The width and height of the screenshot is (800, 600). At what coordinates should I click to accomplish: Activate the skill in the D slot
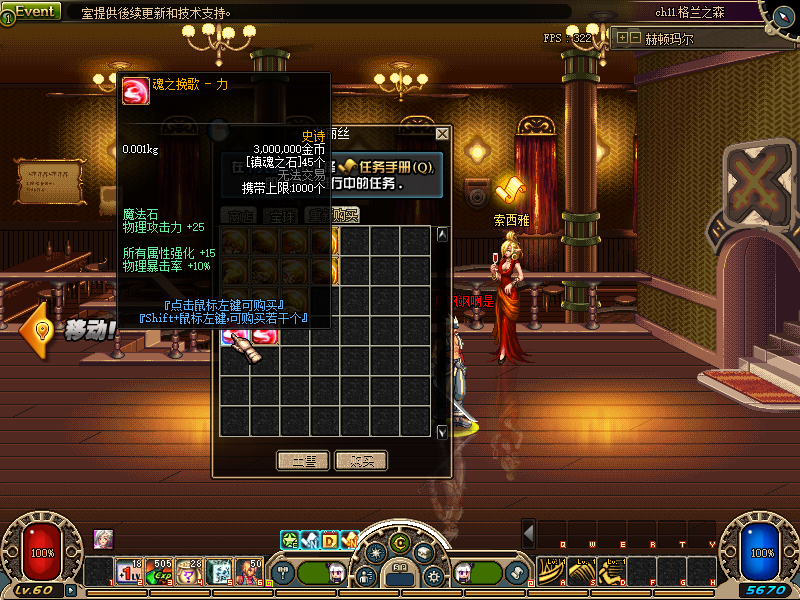[611, 572]
